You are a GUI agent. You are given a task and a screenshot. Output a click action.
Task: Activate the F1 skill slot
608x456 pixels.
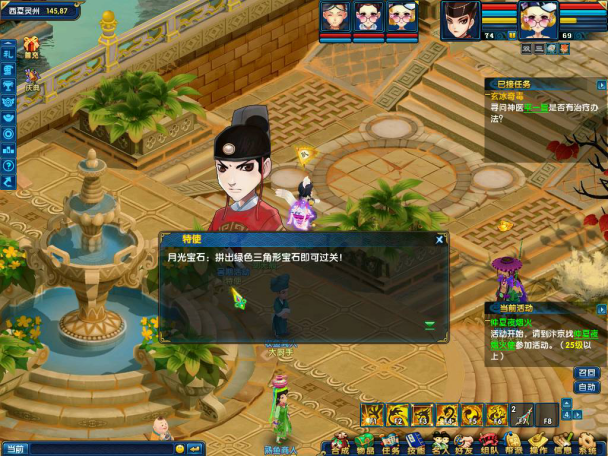(x=374, y=414)
